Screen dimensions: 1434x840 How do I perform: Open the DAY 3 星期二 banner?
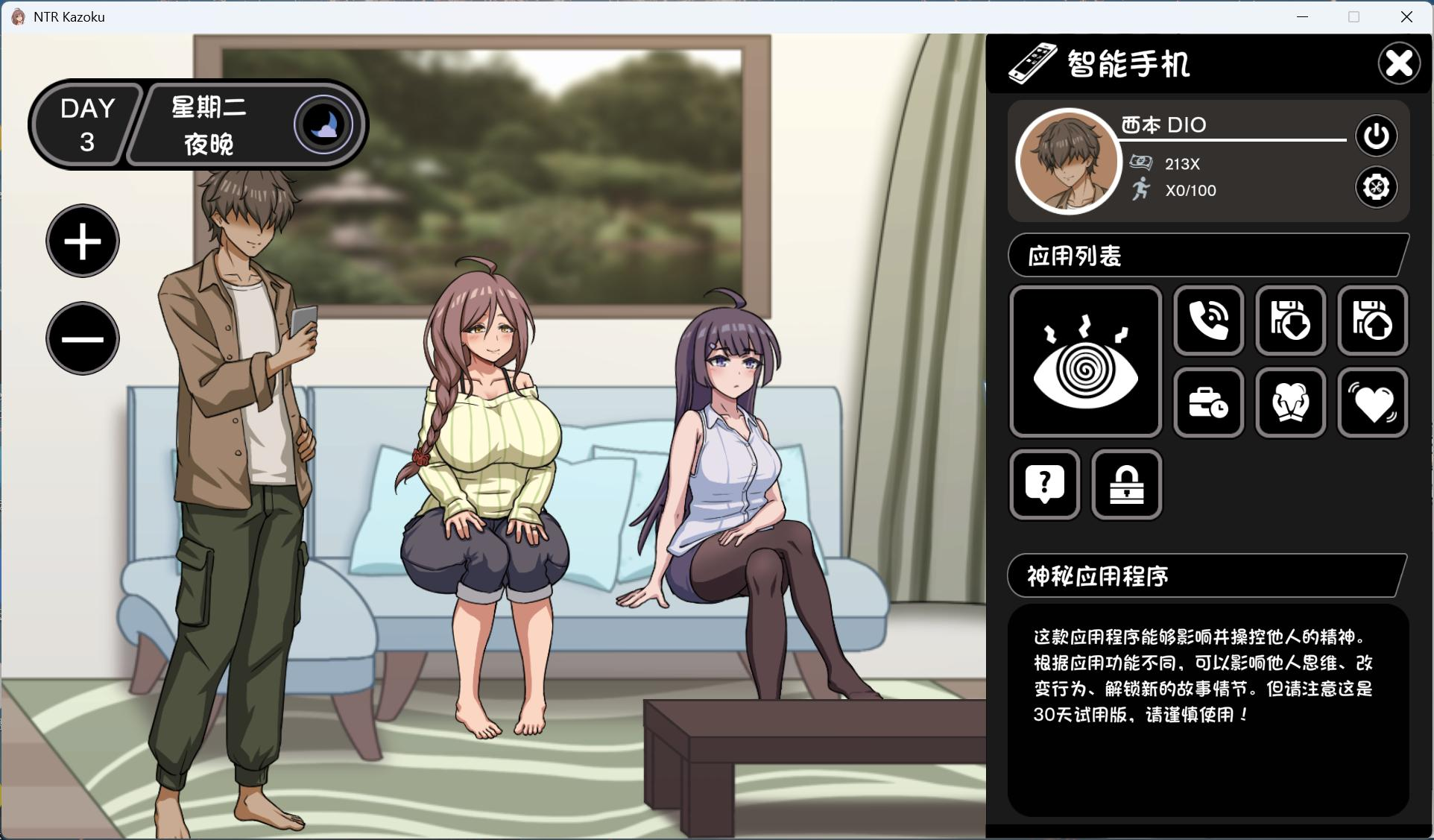(x=198, y=124)
